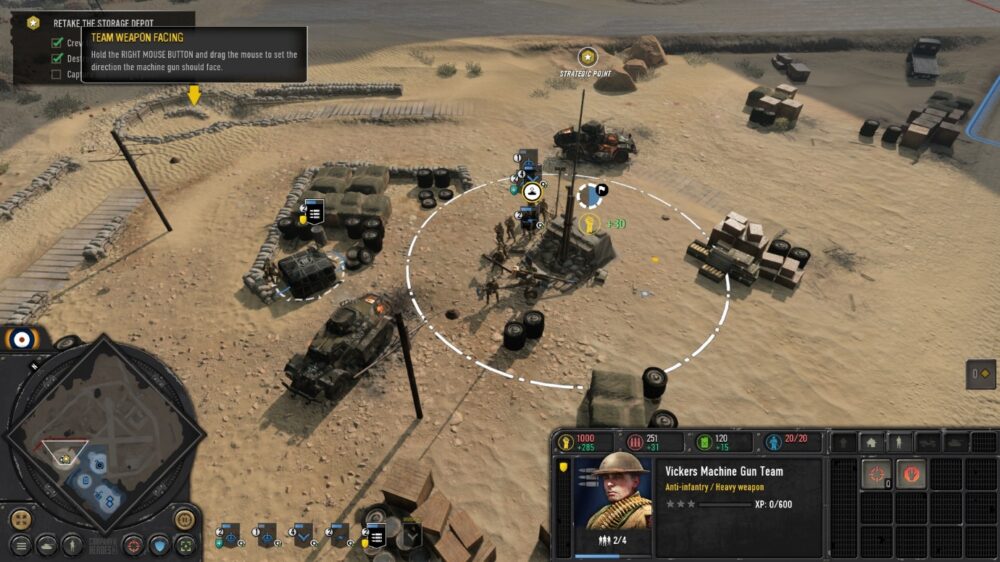The height and width of the screenshot is (562, 1000).
Task: Click the red crosshair round button
Action: (x=133, y=546)
